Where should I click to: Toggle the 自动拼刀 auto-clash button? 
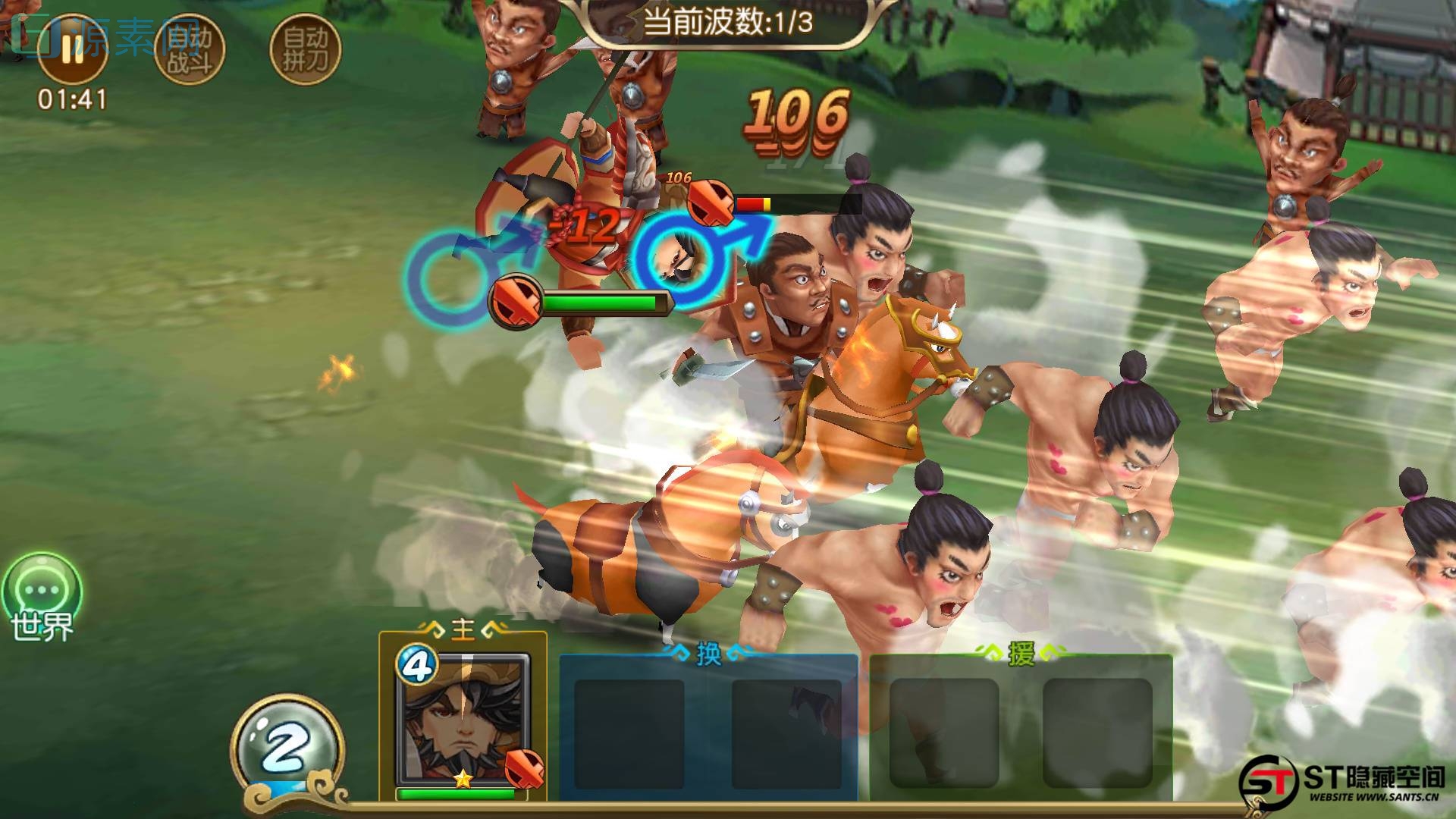tap(305, 49)
